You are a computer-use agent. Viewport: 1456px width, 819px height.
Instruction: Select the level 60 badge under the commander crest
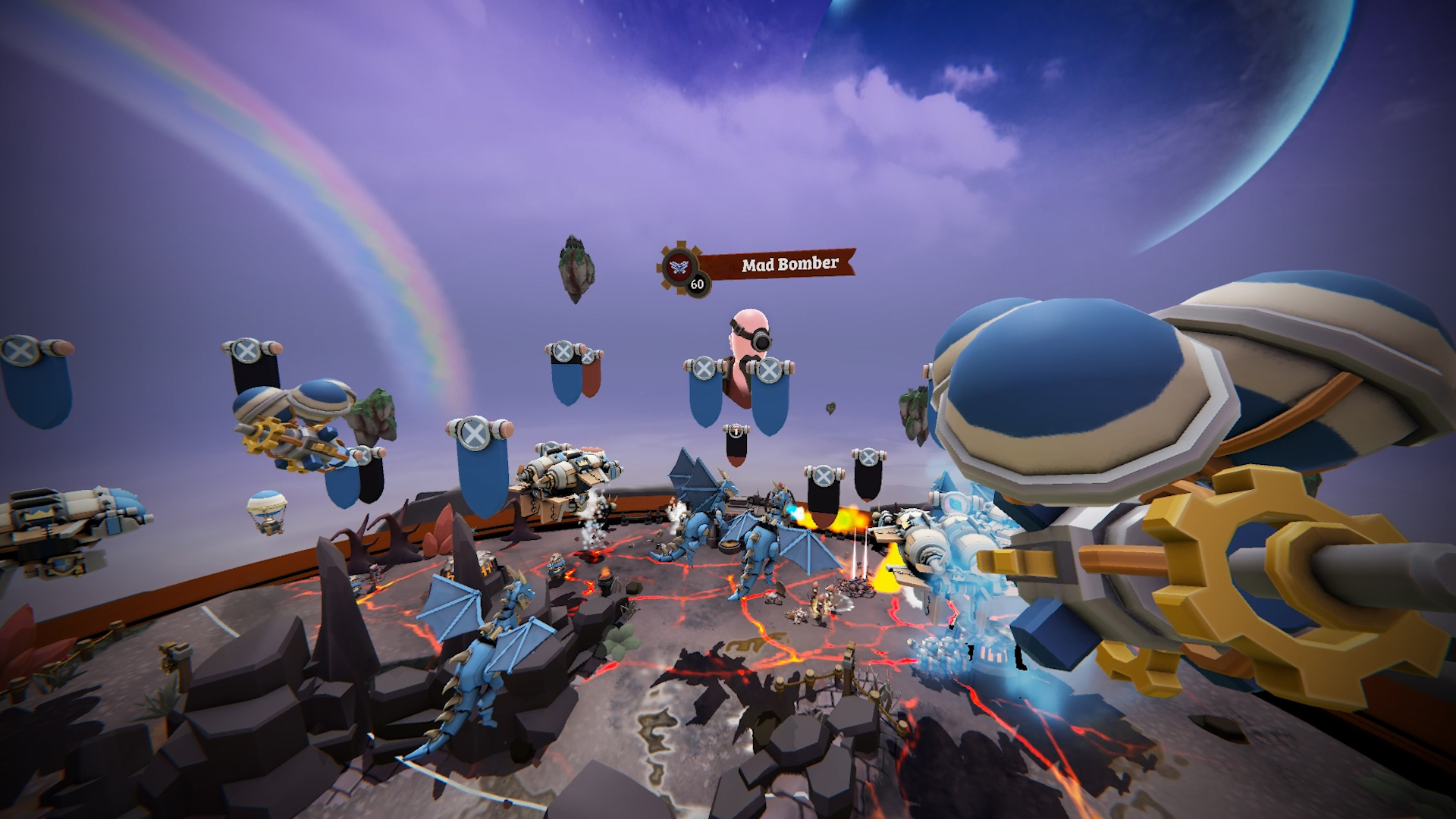[696, 286]
